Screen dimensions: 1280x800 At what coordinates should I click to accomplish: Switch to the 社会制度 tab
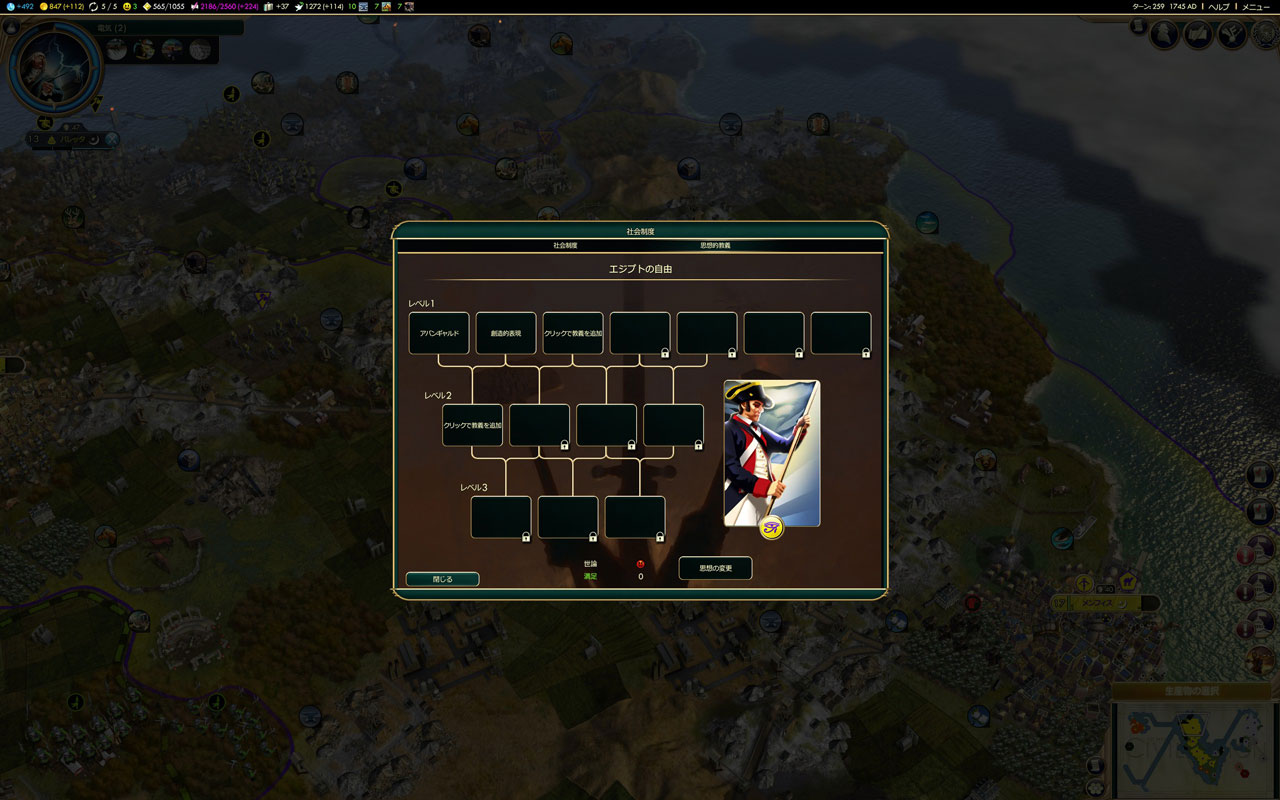tap(565, 245)
